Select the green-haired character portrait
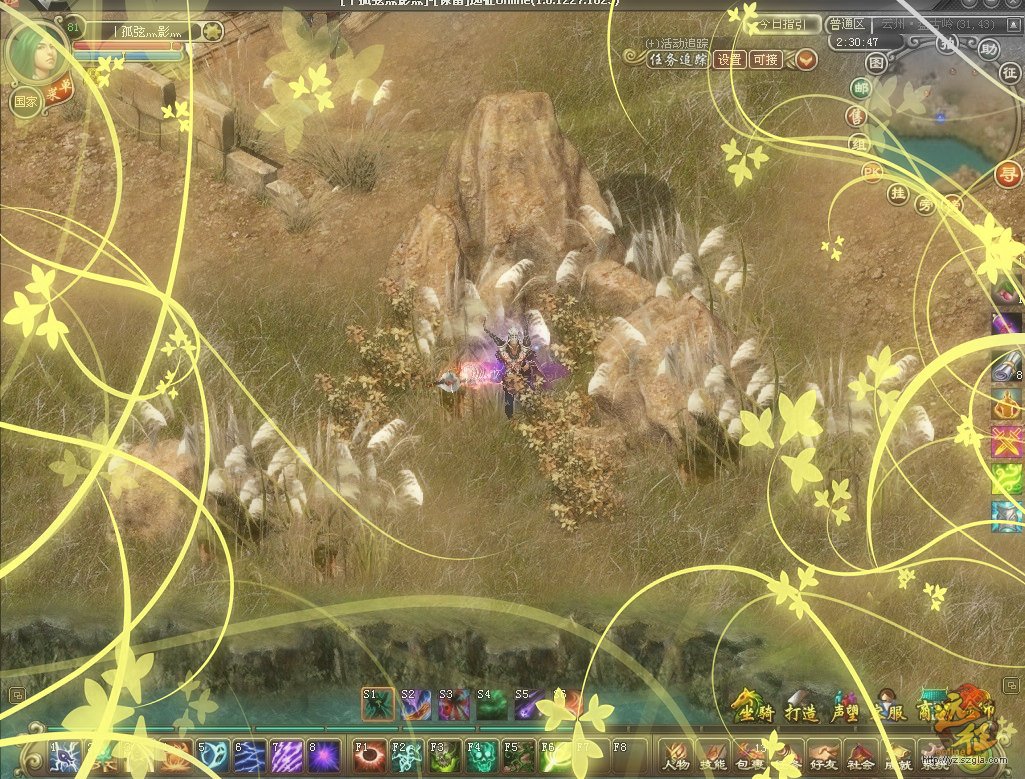1025x779 pixels. click(x=37, y=50)
